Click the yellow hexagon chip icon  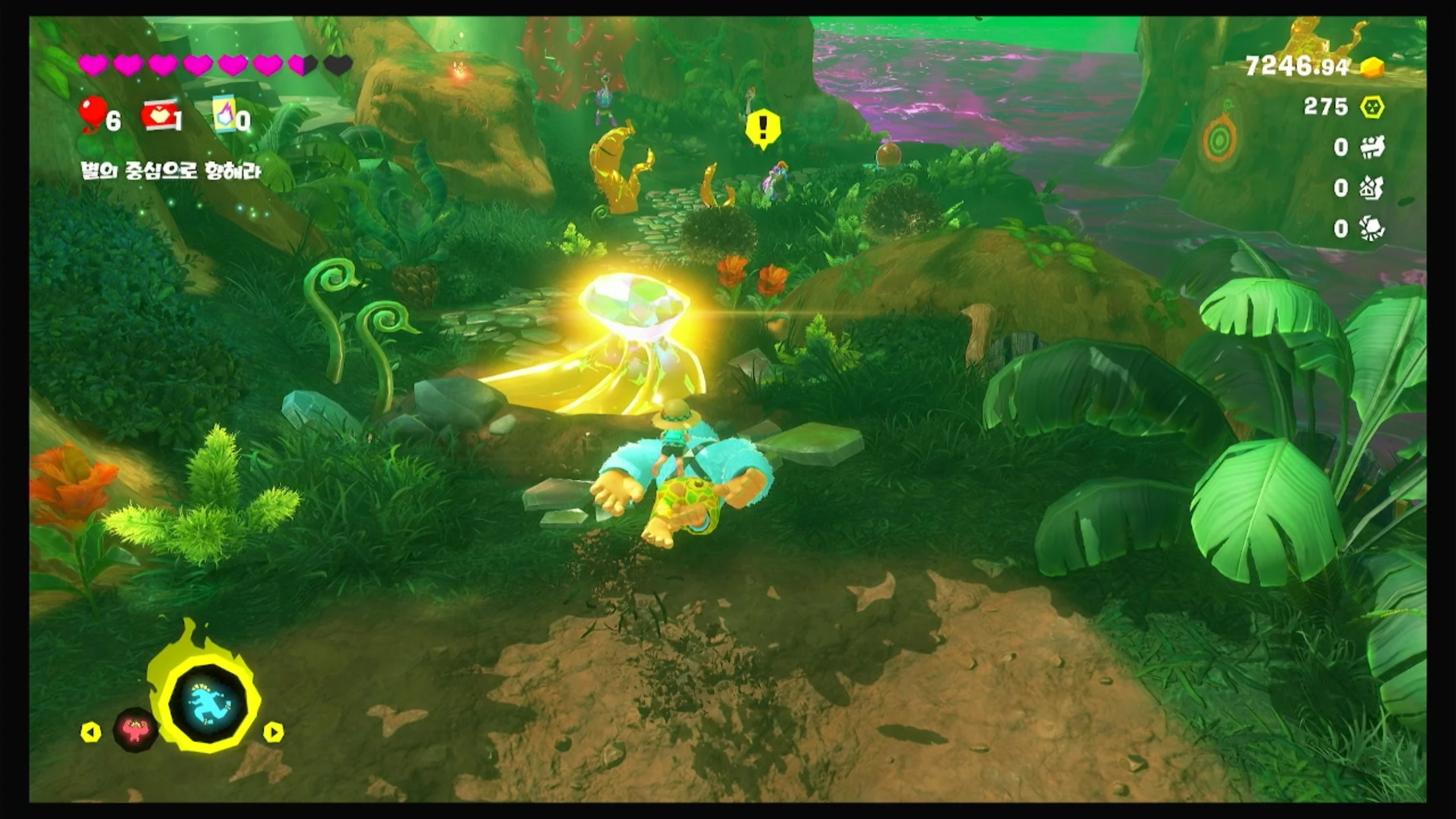coord(1372,107)
